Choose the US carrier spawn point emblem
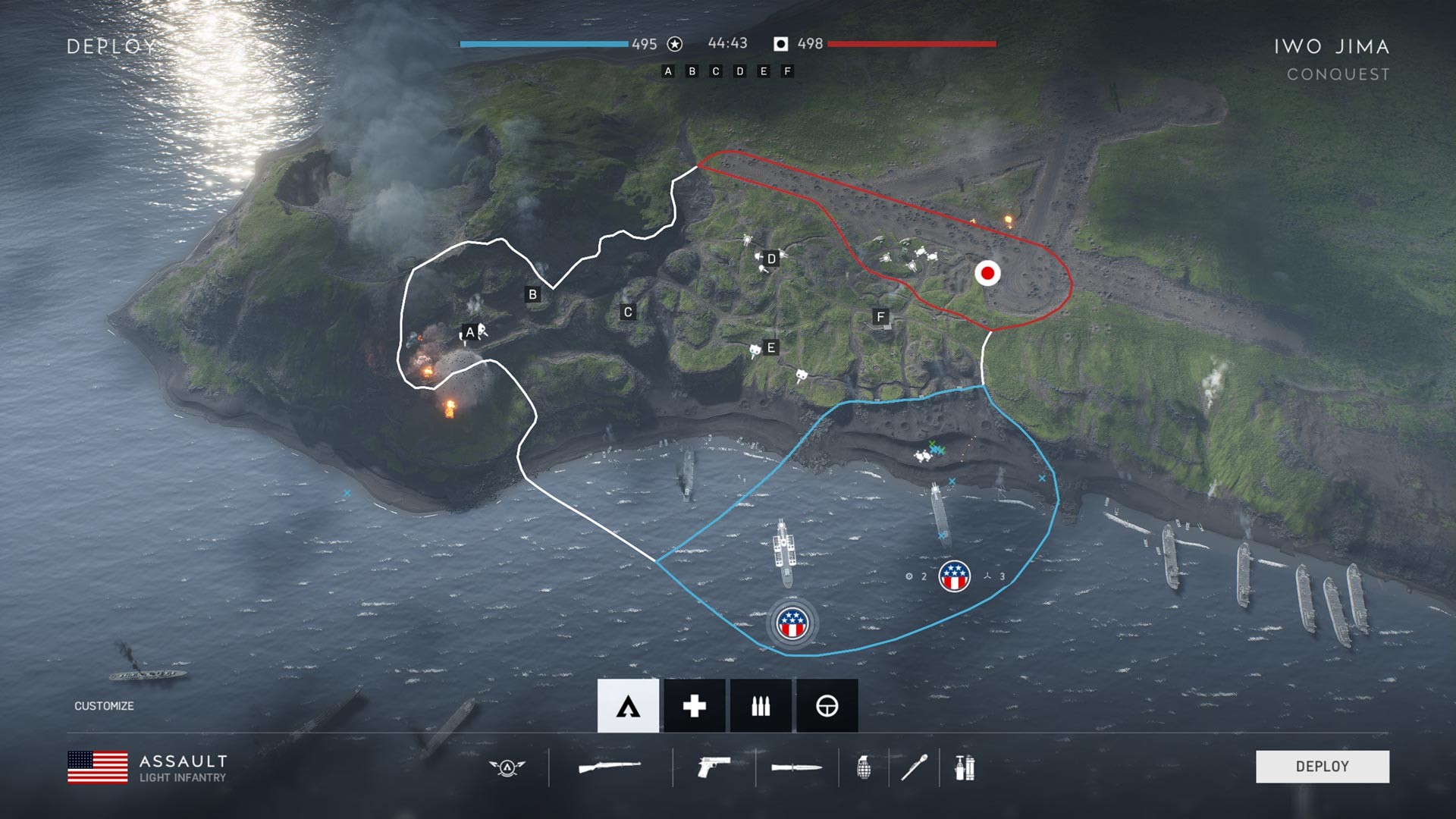This screenshot has height=819, width=1456. (x=793, y=623)
